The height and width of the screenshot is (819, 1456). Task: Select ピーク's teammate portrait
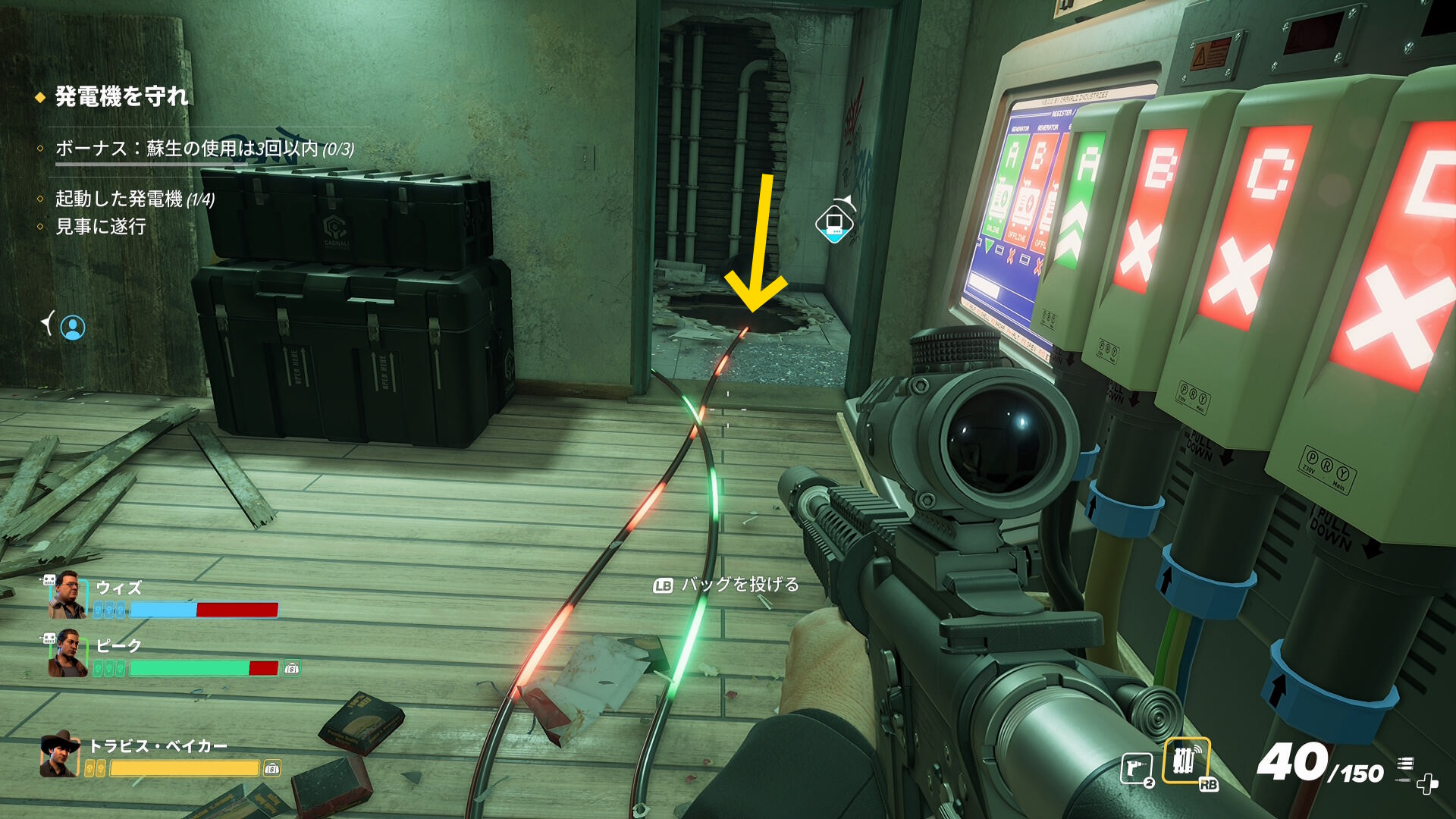click(x=67, y=654)
